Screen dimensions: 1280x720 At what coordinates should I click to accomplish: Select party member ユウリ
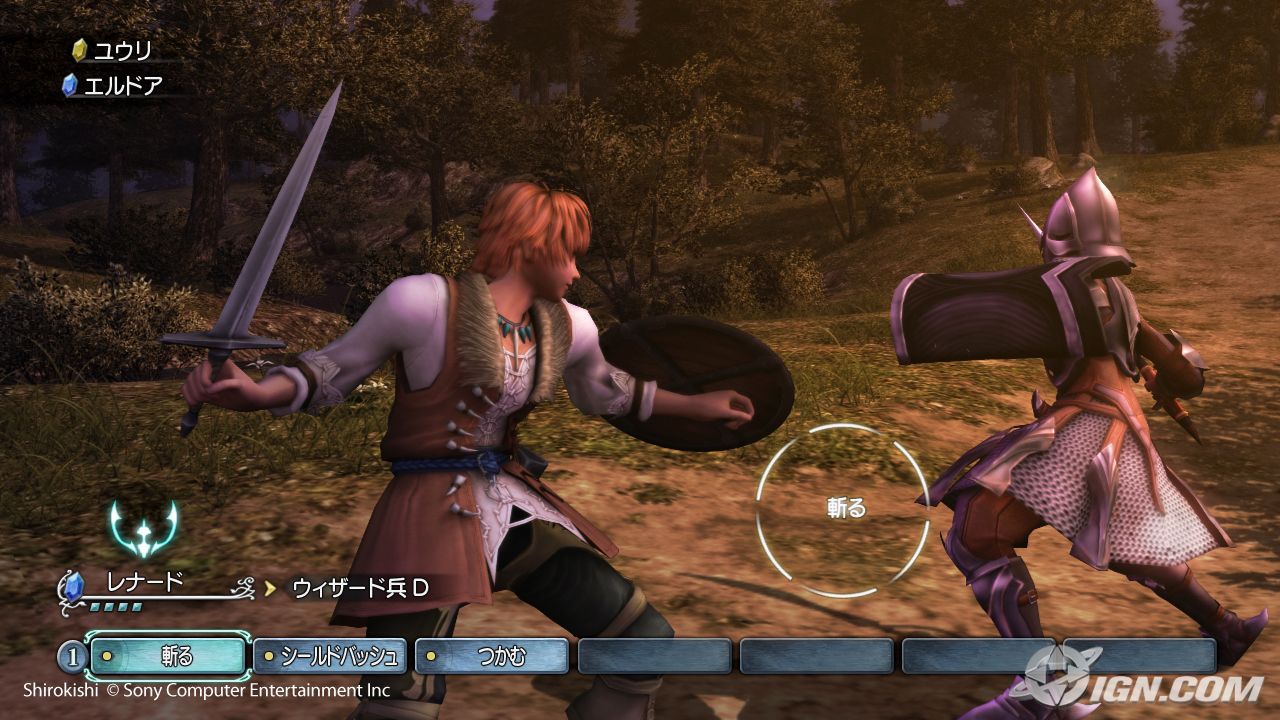[121, 50]
